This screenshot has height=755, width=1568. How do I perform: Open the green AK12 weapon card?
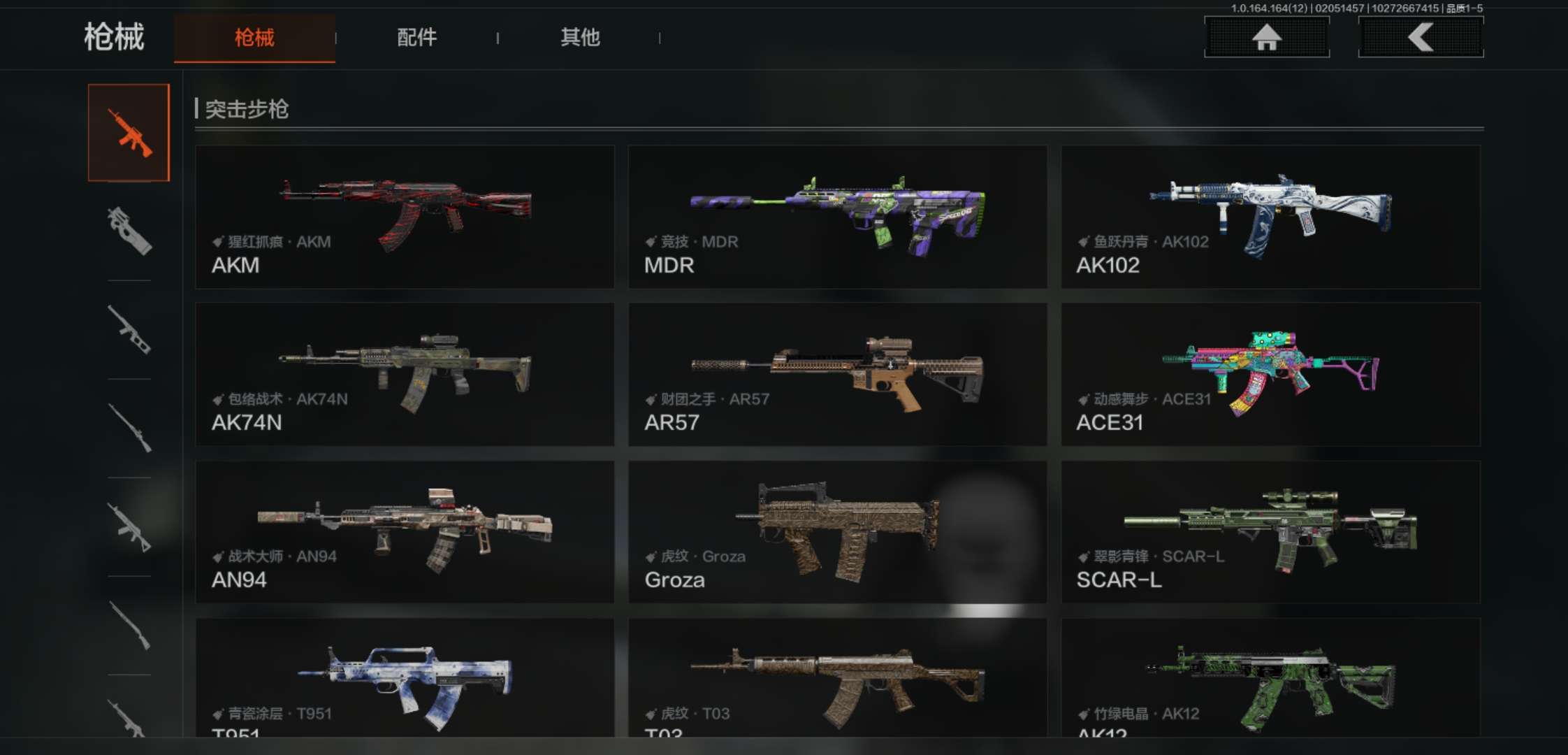[1270, 678]
